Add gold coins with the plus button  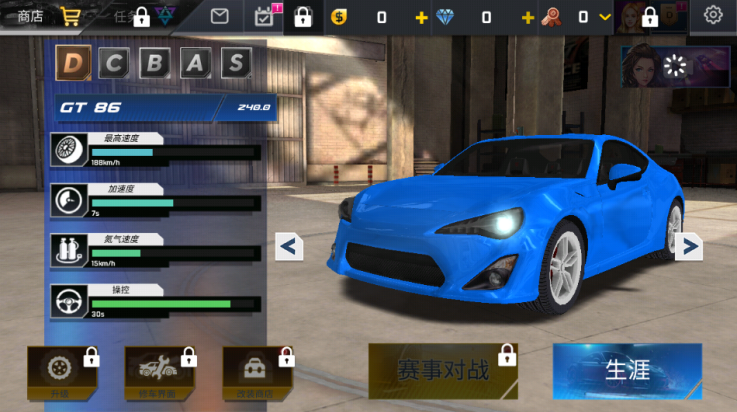click(421, 17)
